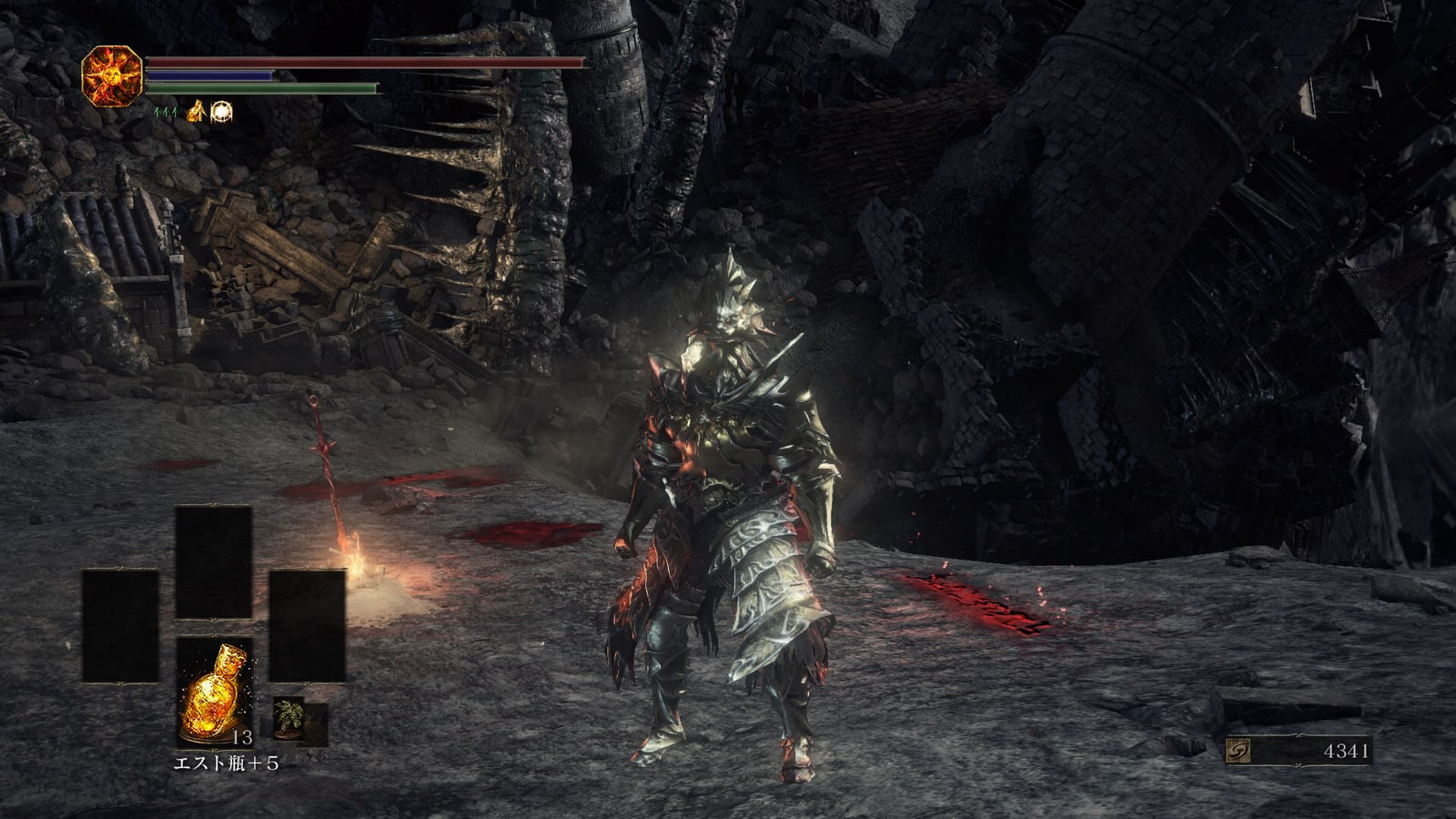This screenshot has width=1456, height=819.
Task: Click the sun emblem icon beside the health bar
Action: tap(113, 76)
